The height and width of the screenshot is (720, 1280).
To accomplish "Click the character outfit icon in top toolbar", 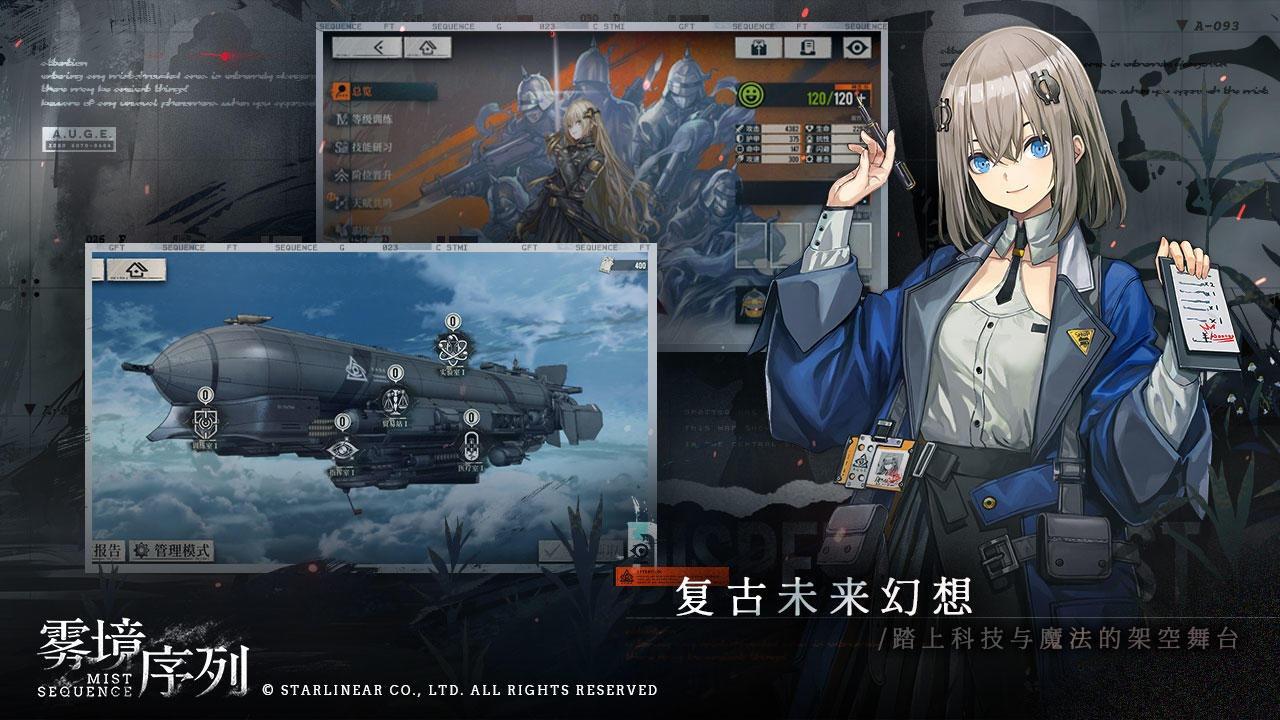I will pos(757,46).
